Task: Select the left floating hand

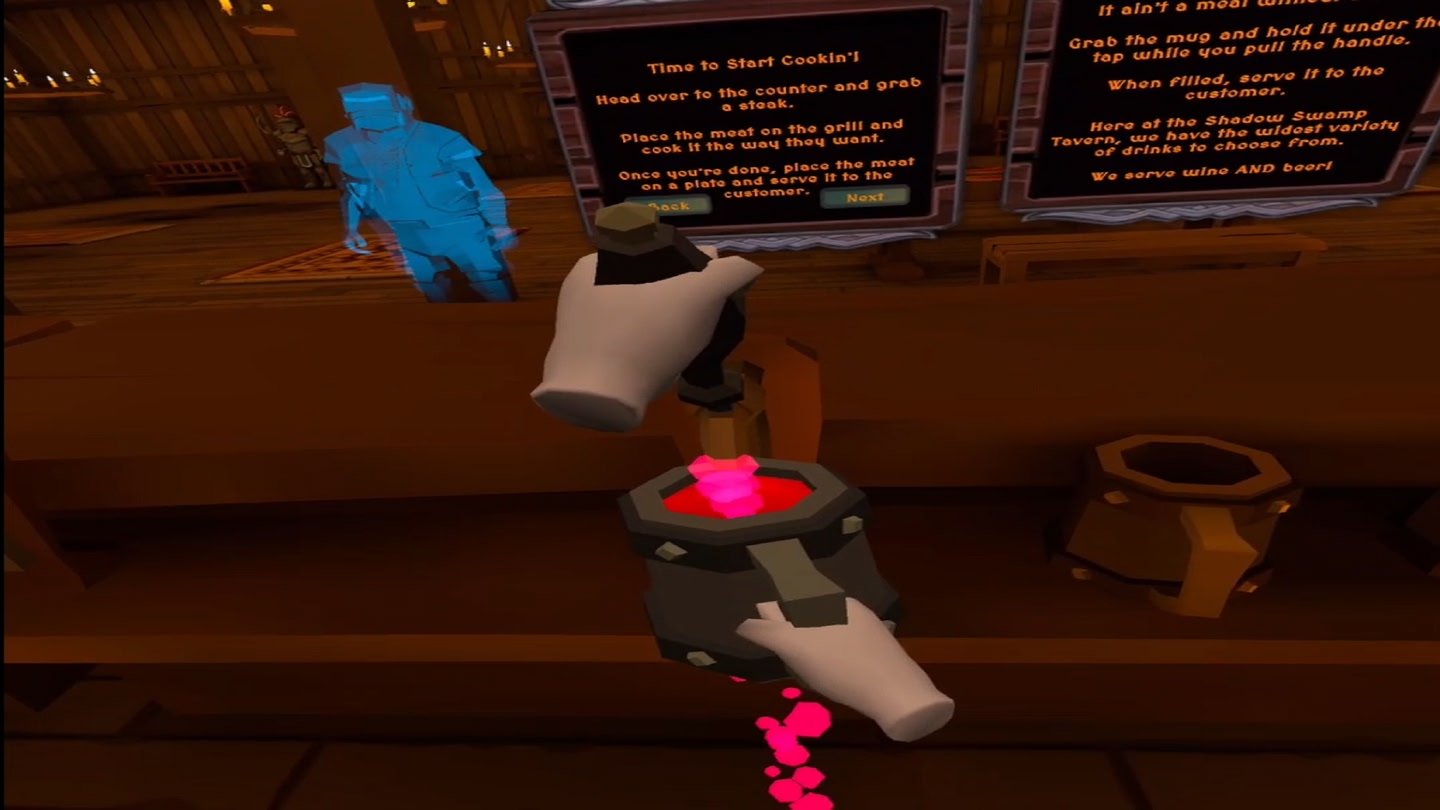Action: [x=620, y=330]
